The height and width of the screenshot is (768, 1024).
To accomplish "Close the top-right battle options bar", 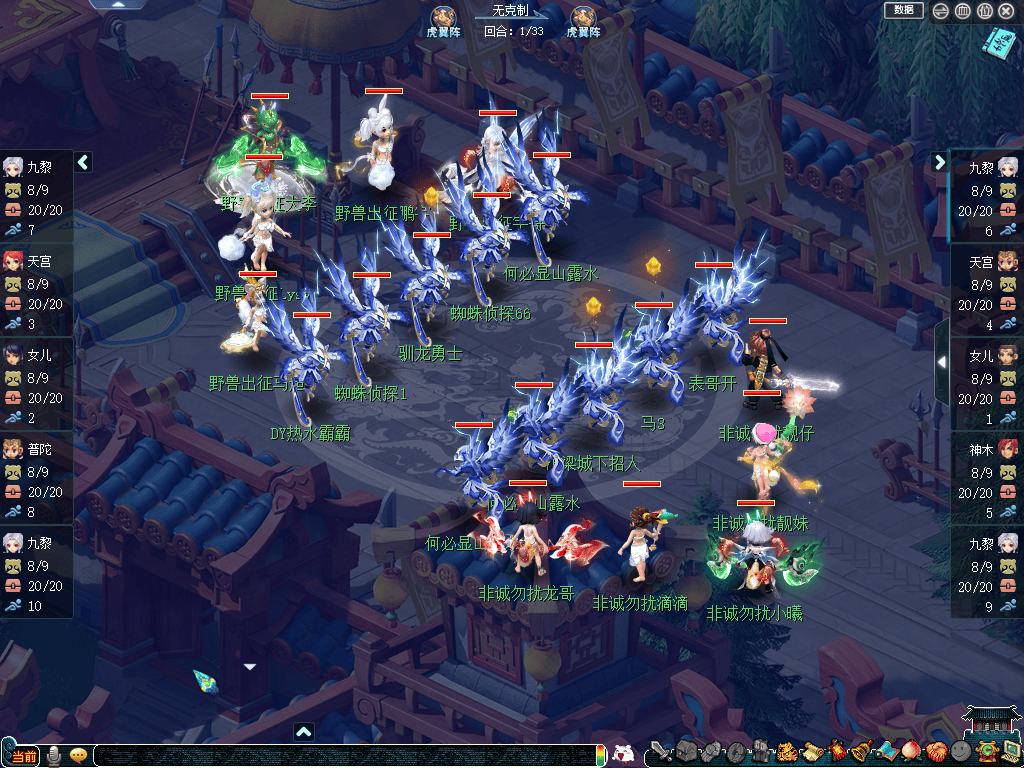I will point(1006,11).
